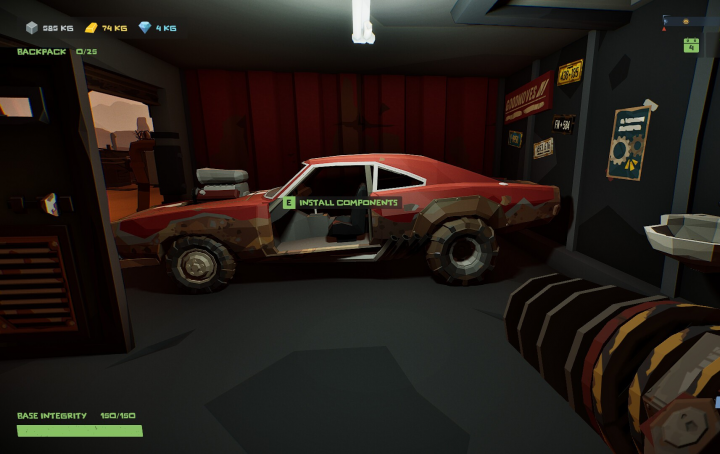Select the gold bar resource icon

tap(90, 28)
